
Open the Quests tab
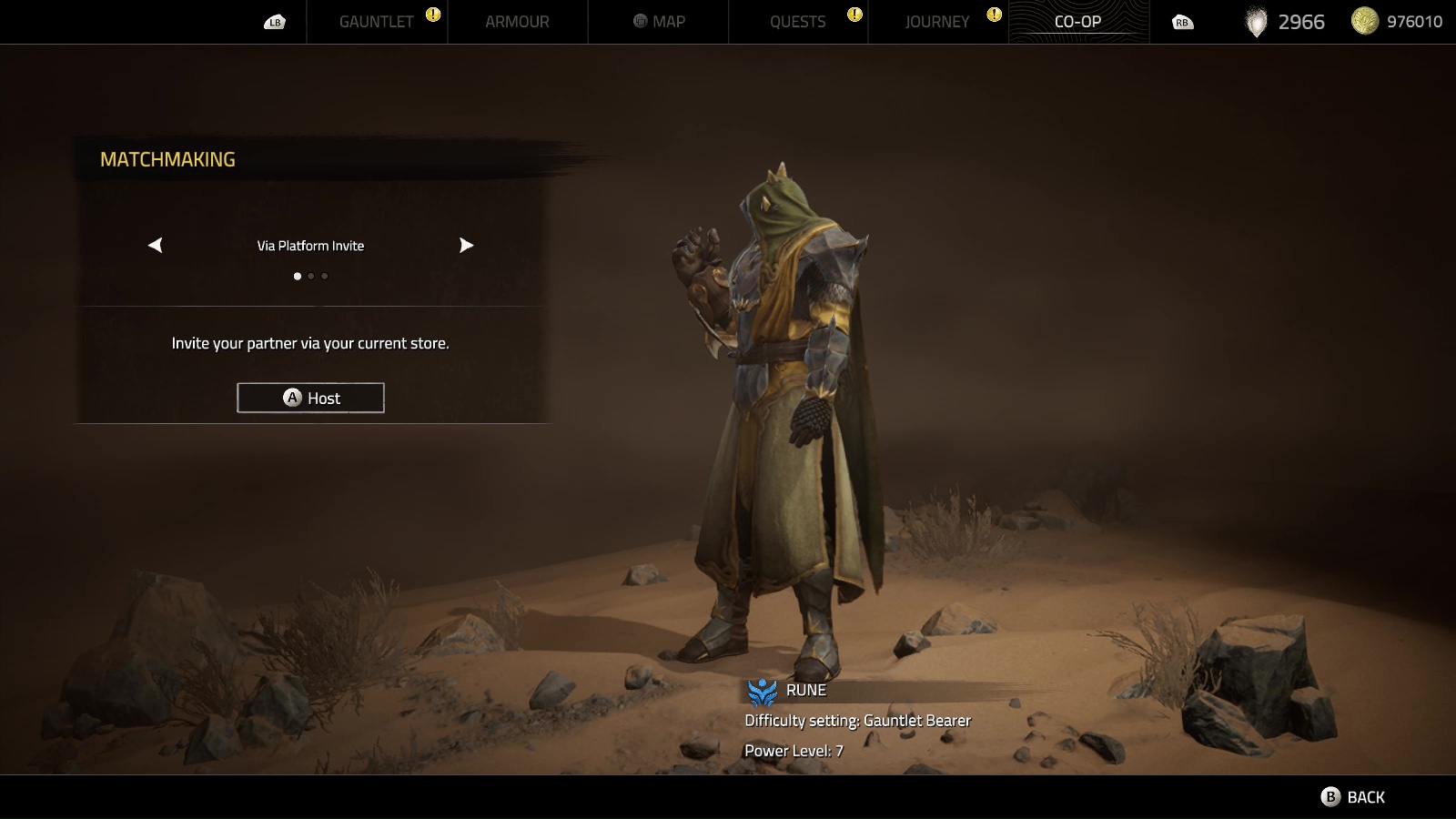click(x=797, y=22)
